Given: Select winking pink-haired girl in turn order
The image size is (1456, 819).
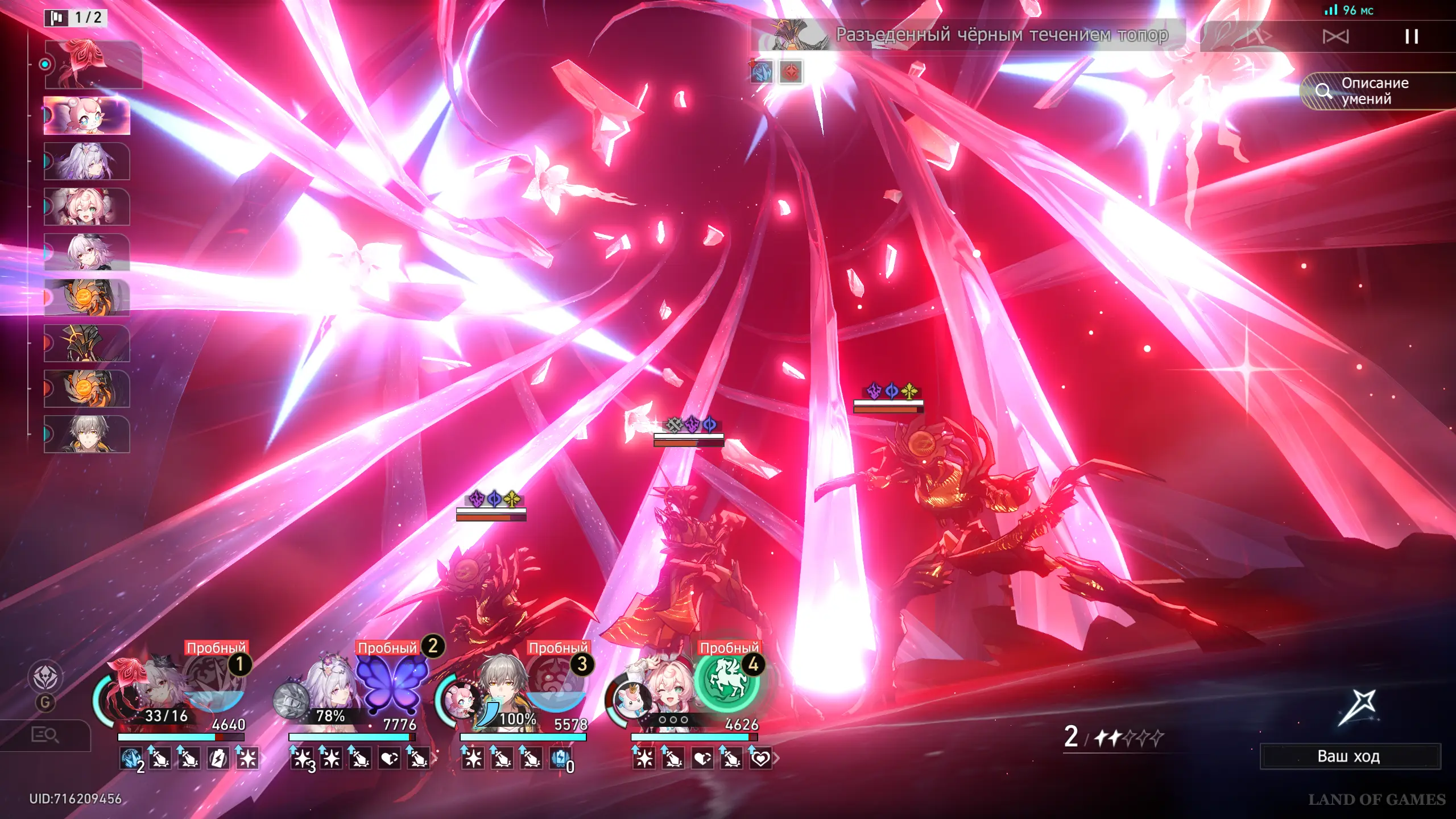Looking at the screenshot, I should (87, 207).
